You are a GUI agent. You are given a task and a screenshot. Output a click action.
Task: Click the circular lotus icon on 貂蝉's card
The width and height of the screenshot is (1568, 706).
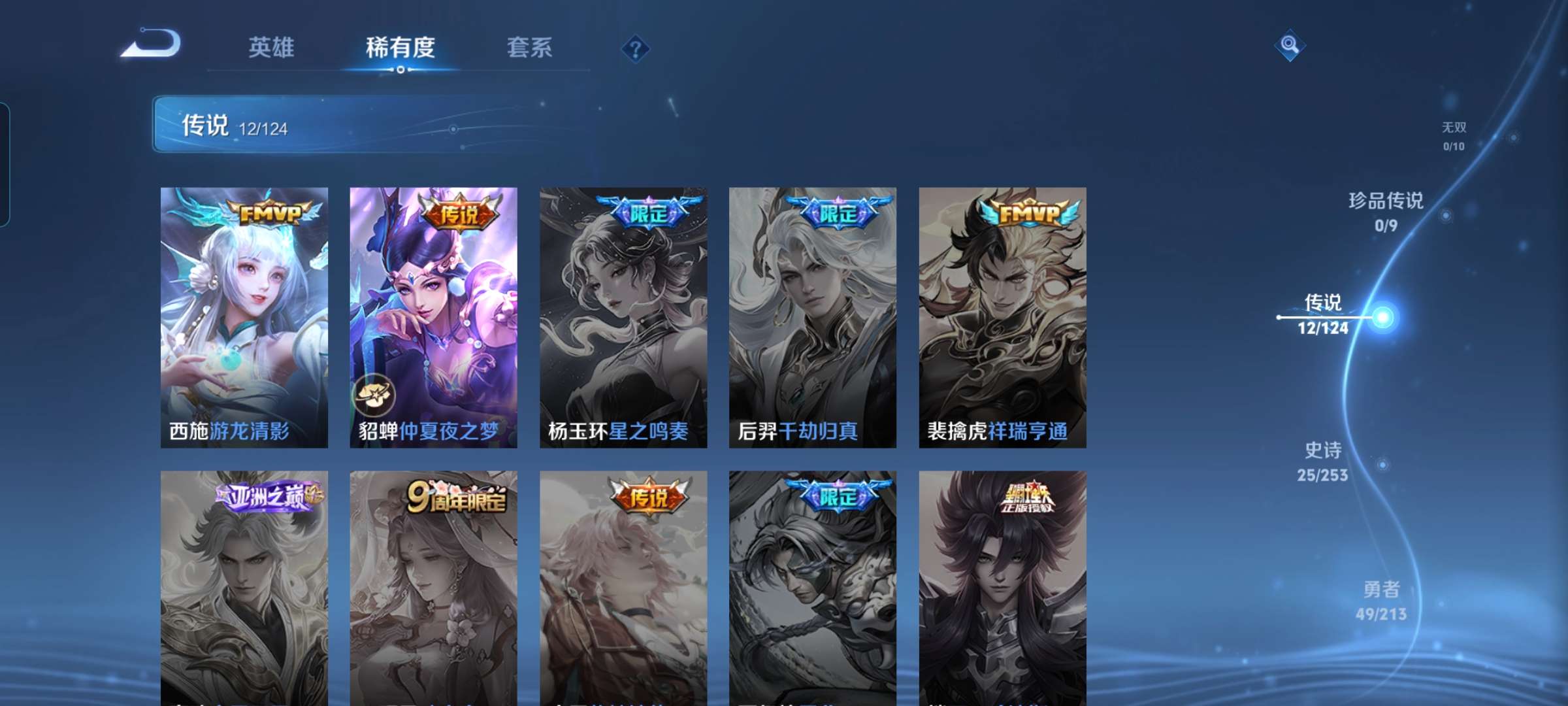point(377,394)
